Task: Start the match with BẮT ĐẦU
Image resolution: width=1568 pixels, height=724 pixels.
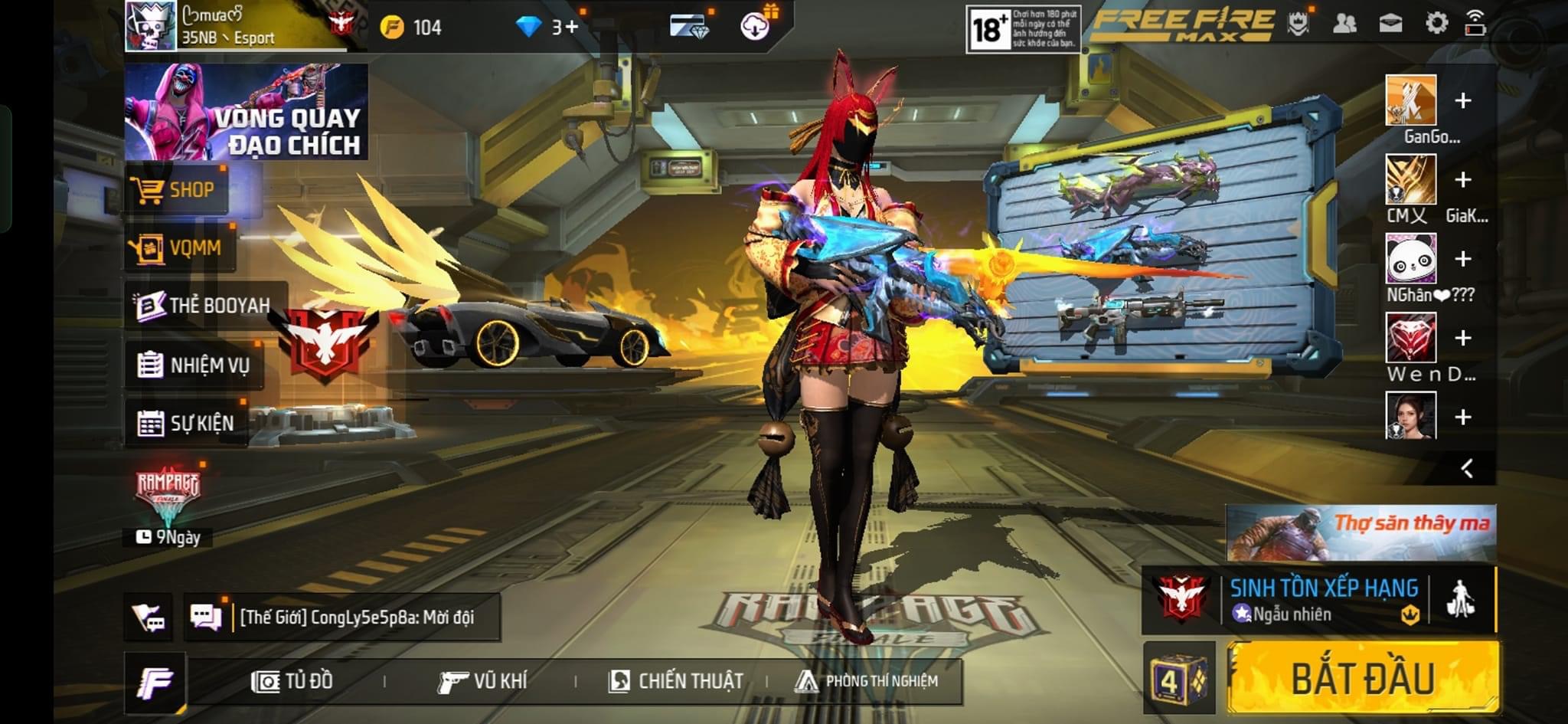Action: (1363, 678)
